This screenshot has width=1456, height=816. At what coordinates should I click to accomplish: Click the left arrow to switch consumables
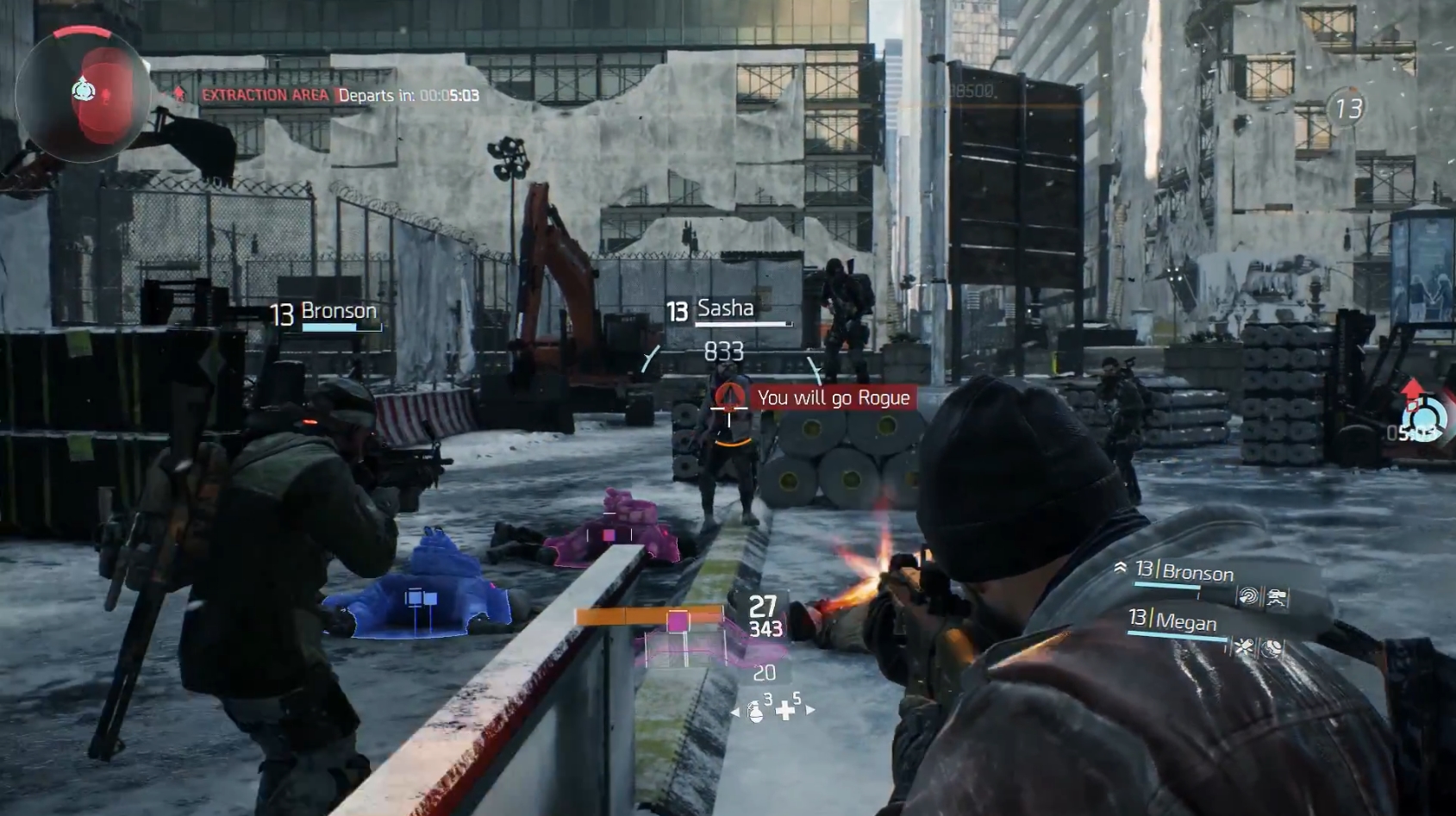(x=735, y=712)
